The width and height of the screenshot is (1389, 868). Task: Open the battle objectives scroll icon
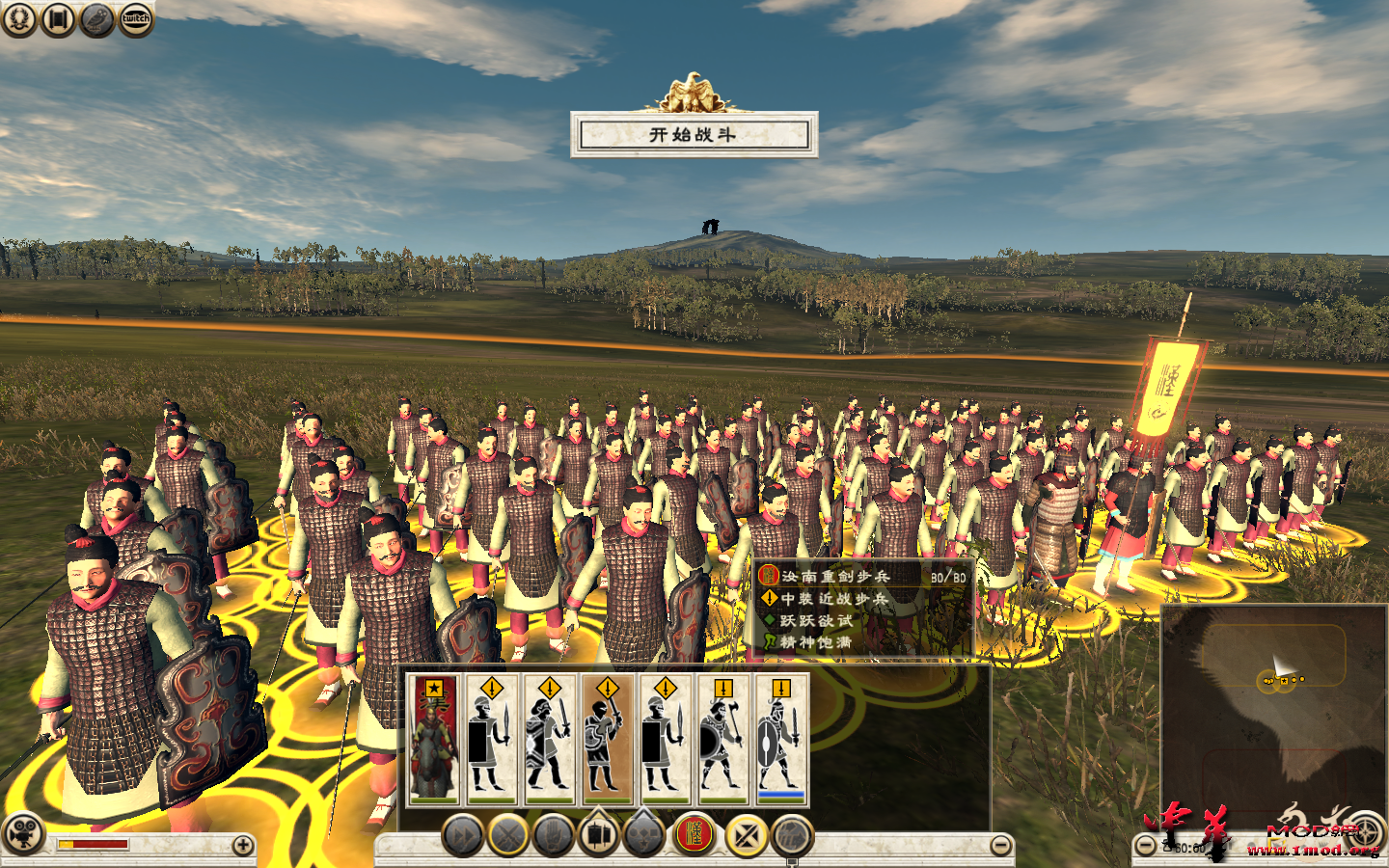click(56, 20)
